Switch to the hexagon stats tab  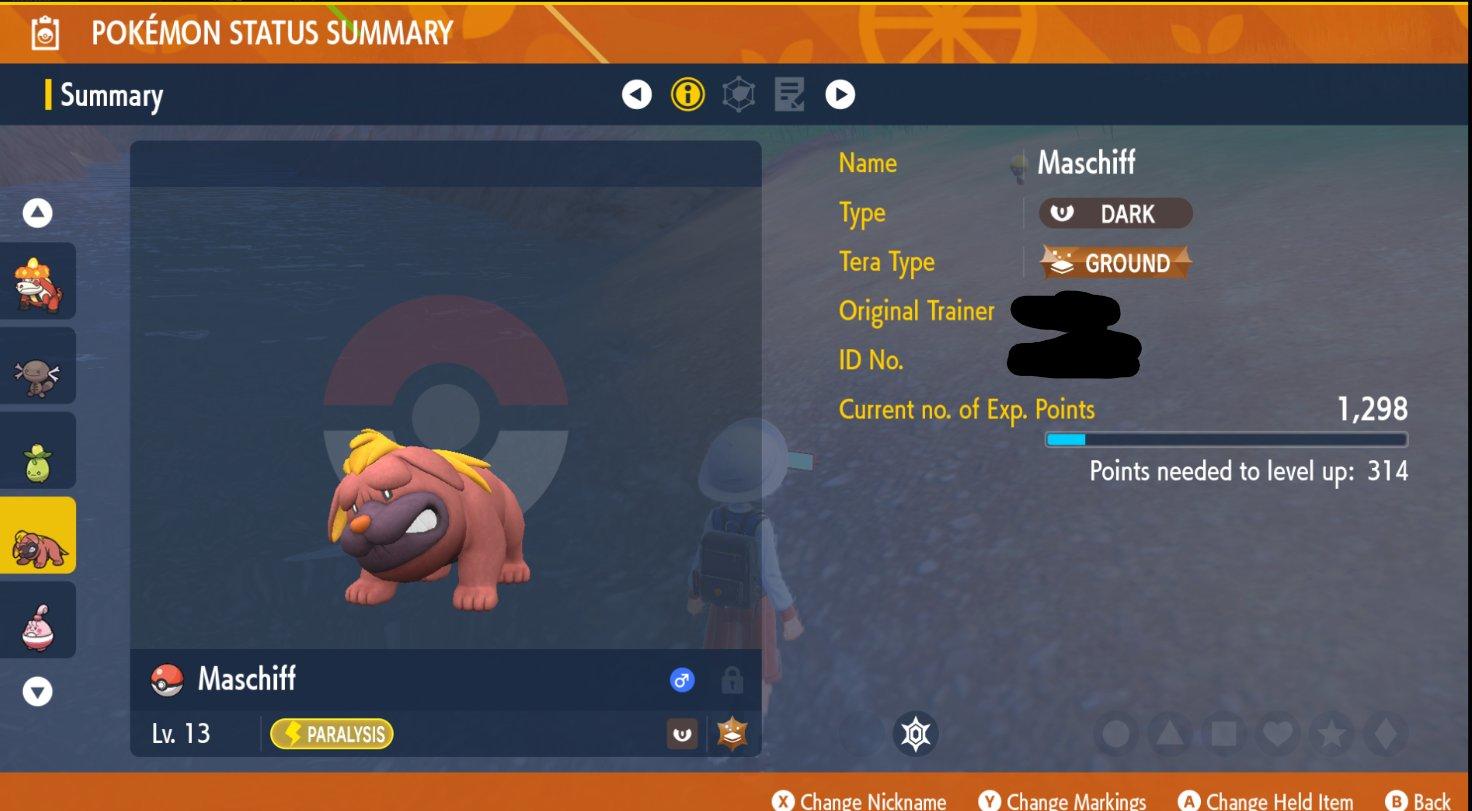[x=738, y=95]
